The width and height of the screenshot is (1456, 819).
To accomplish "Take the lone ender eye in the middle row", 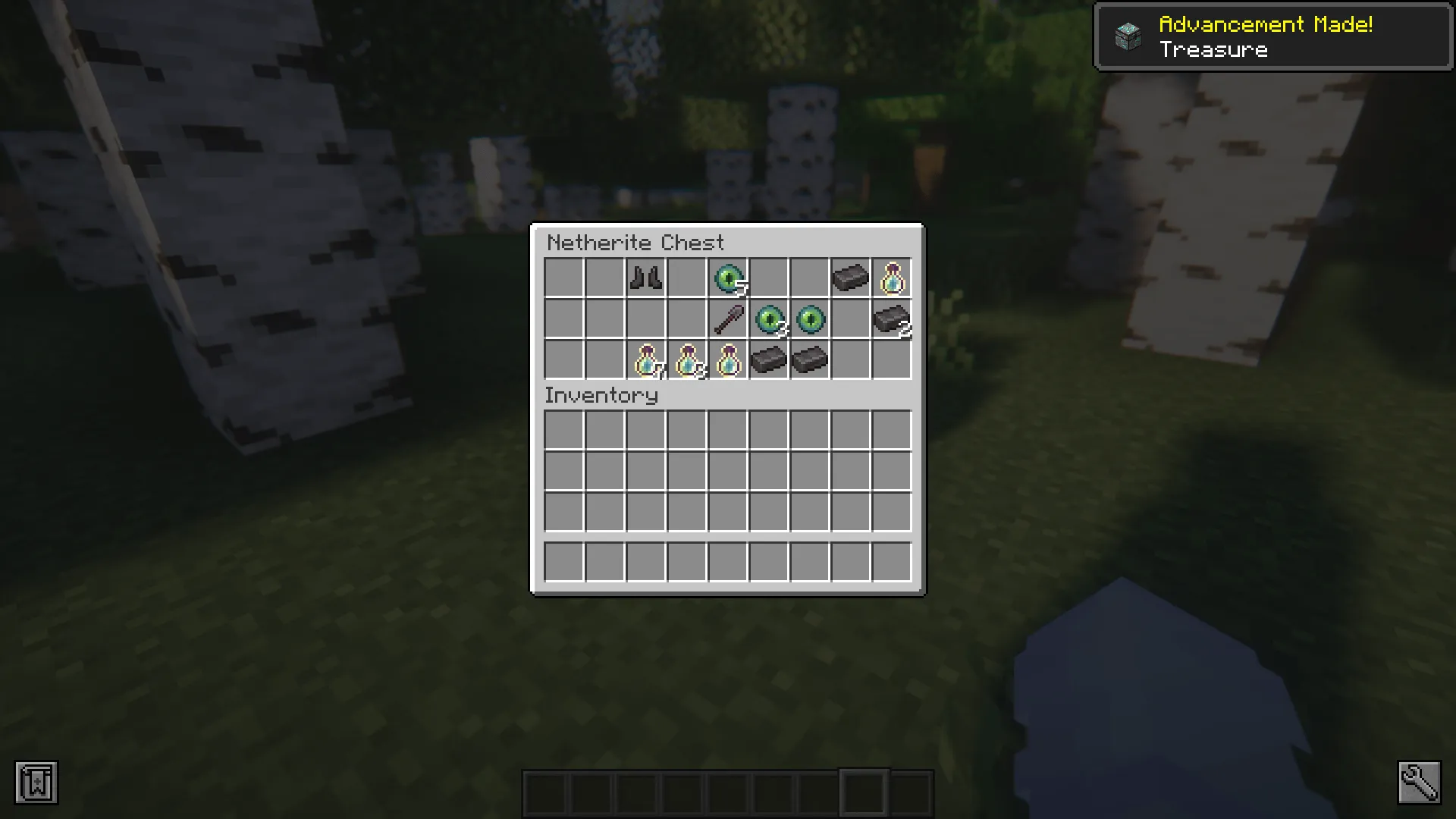I will coord(809,320).
